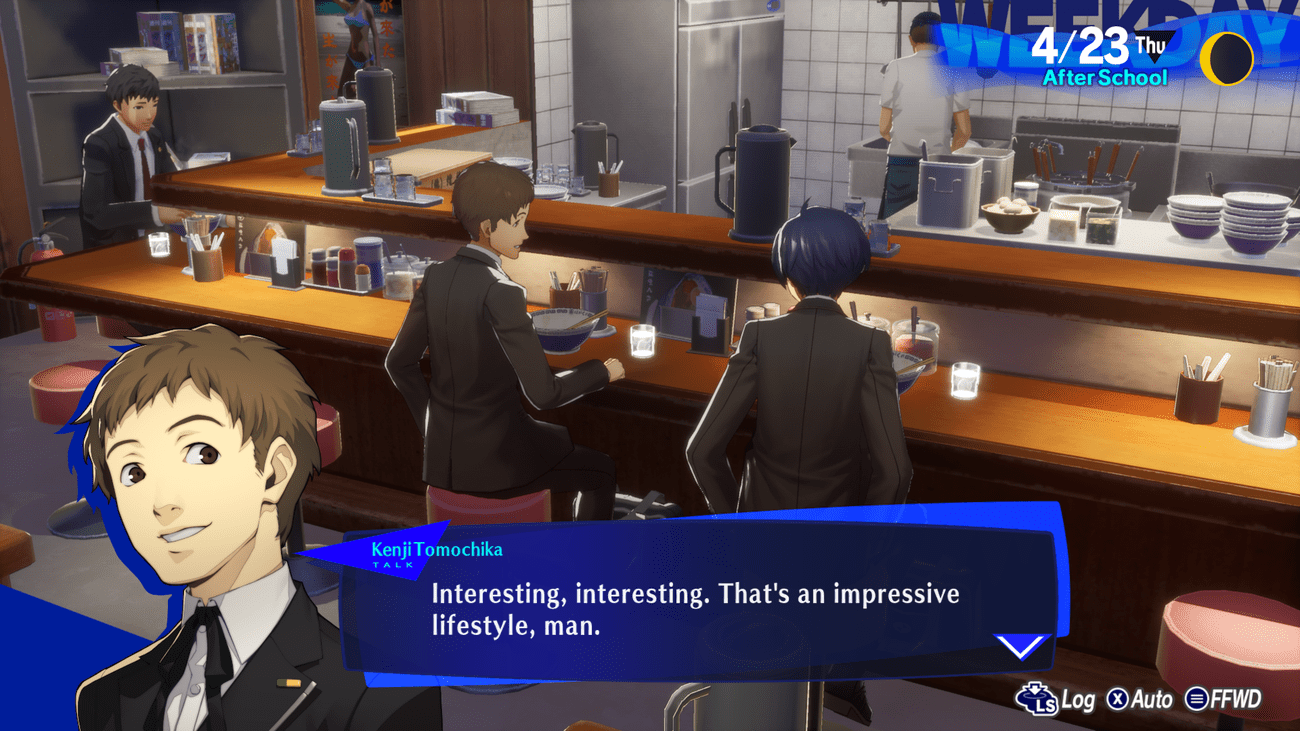Click the white dialogue advance arrow
Screen dimensions: 1300x731
pyautogui.click(x=1021, y=647)
